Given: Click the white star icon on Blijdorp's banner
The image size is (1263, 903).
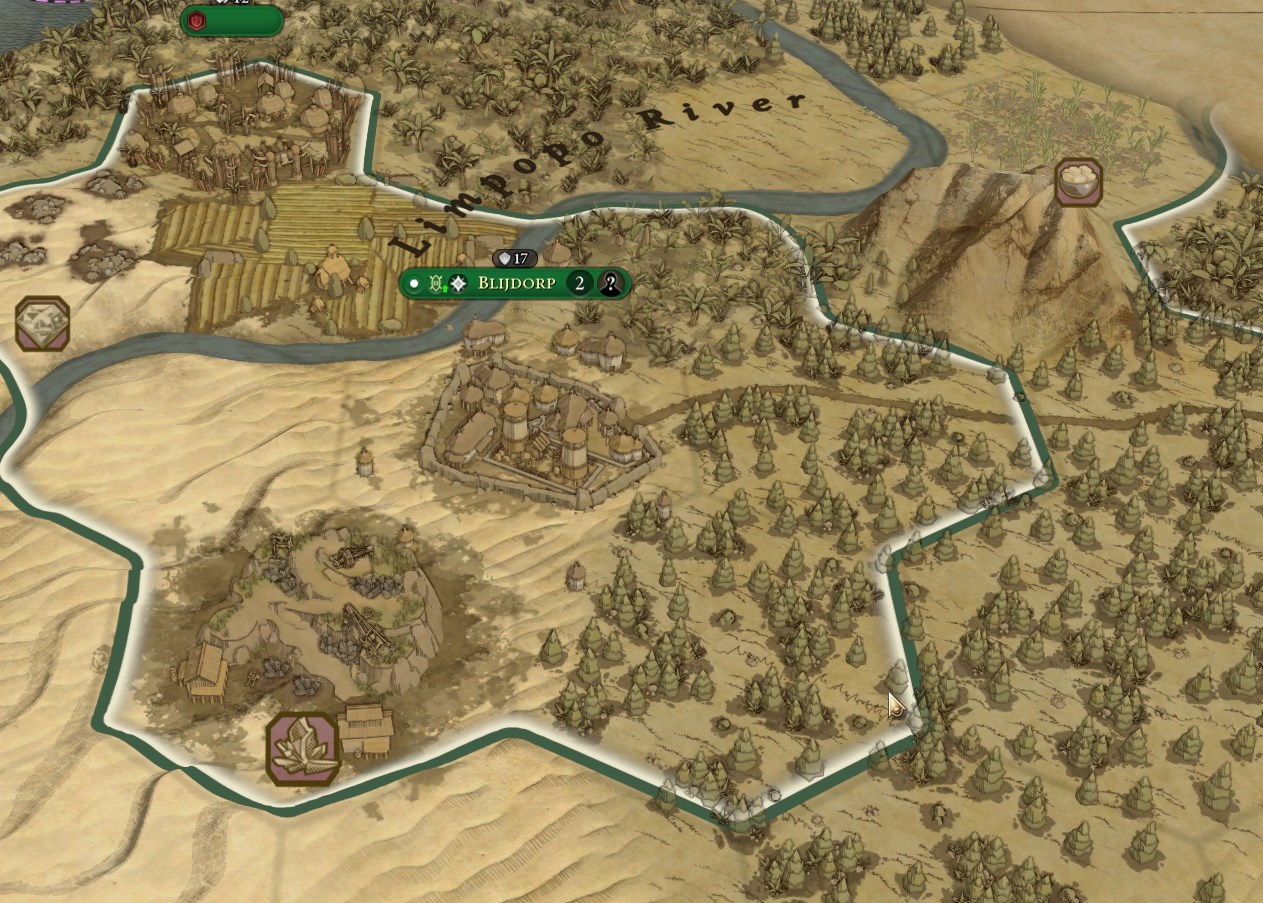Looking at the screenshot, I should point(458,284).
